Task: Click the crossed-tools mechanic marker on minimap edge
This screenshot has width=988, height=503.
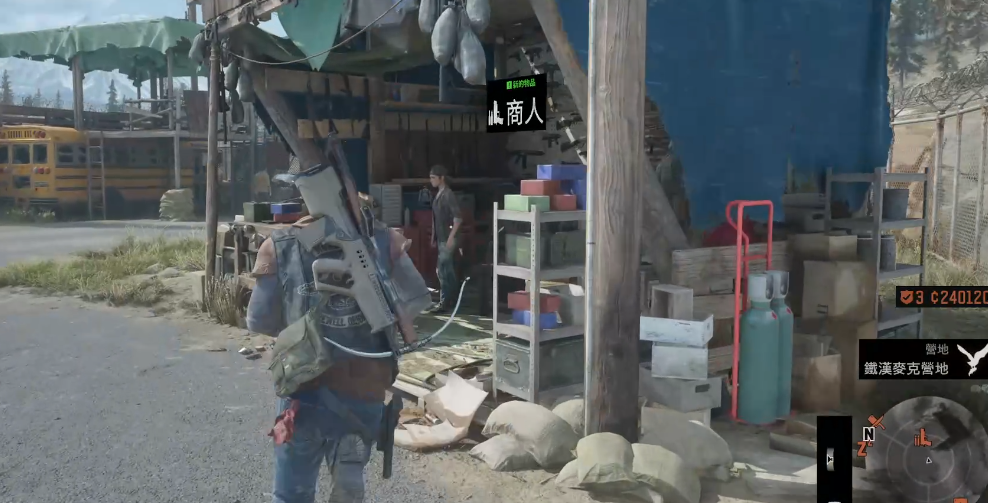Action: (x=876, y=423)
